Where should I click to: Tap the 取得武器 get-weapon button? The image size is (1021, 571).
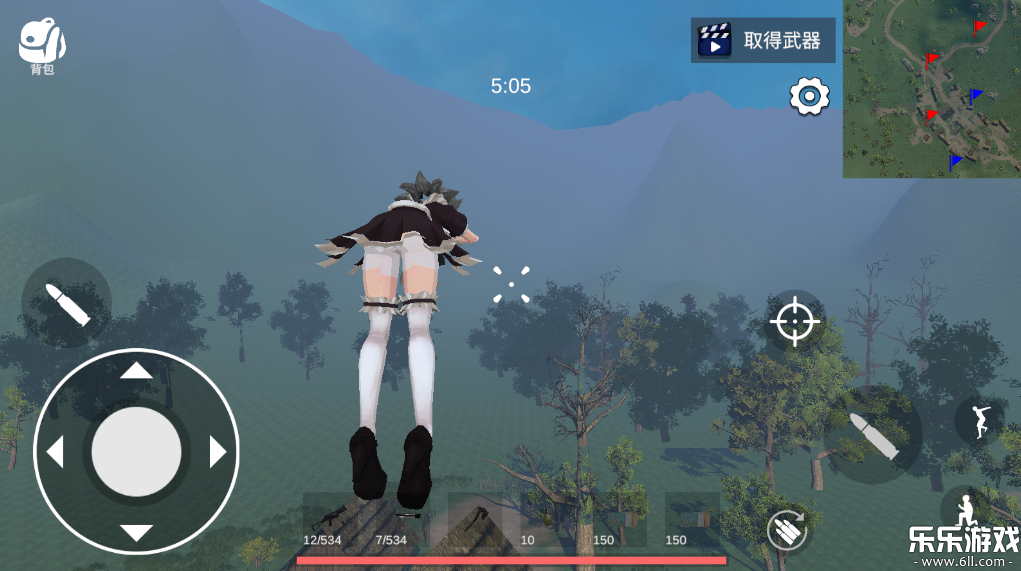coord(763,41)
